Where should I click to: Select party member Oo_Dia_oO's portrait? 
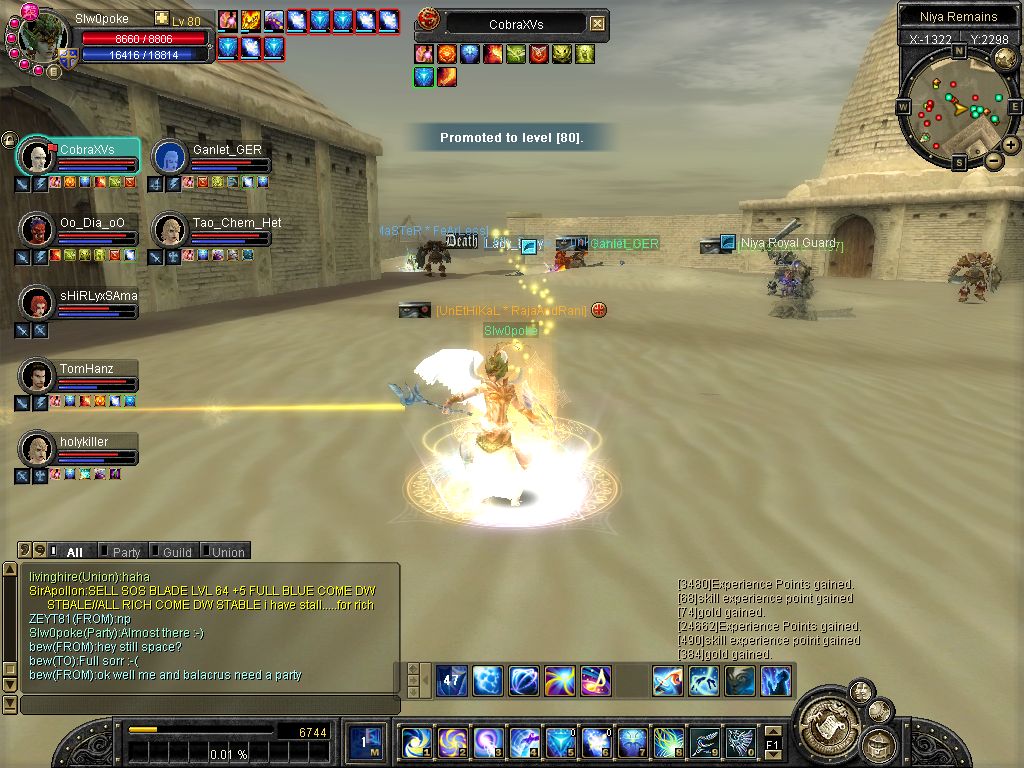[x=37, y=230]
